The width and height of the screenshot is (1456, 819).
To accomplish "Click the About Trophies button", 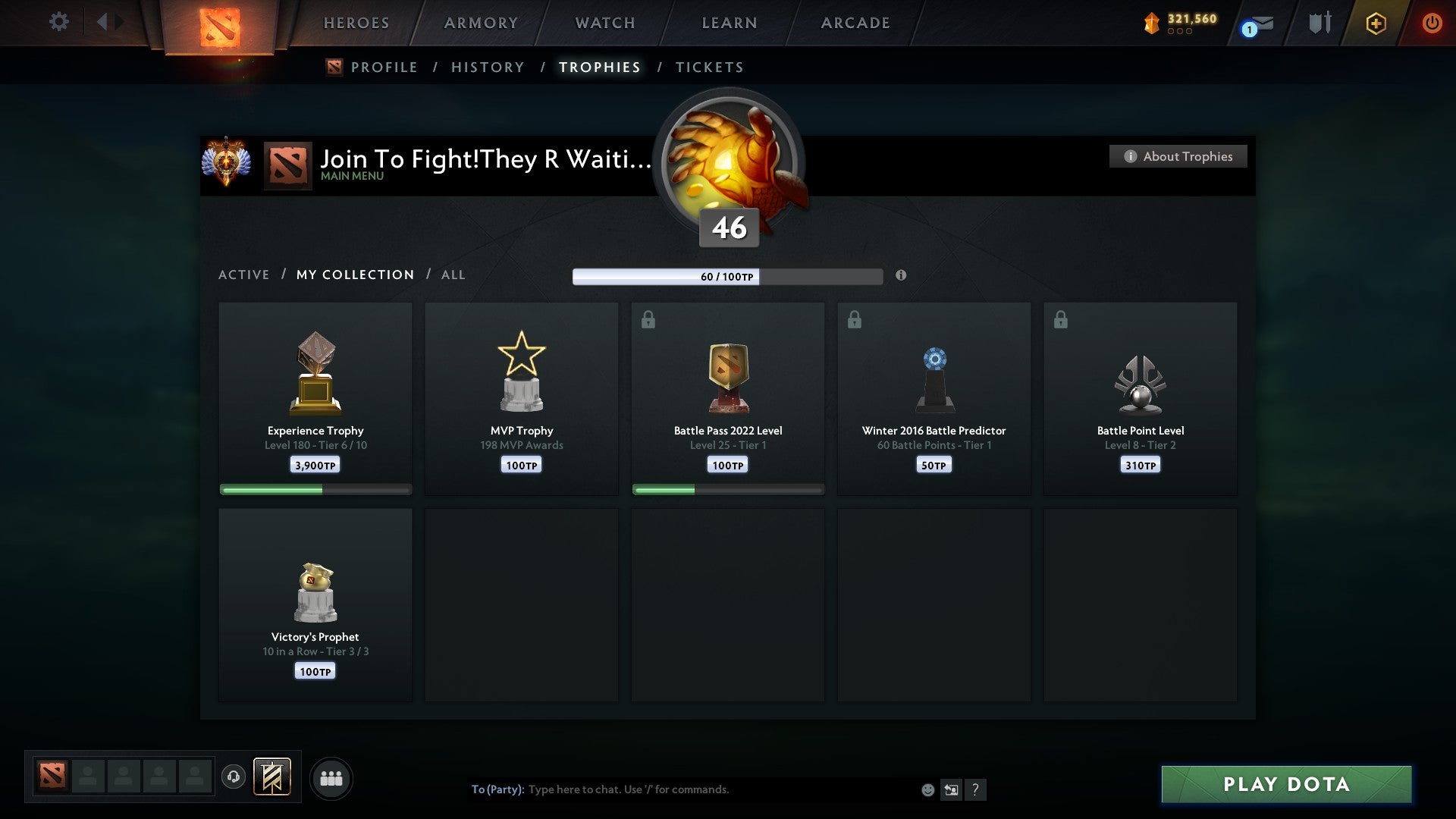I will pyautogui.click(x=1178, y=156).
